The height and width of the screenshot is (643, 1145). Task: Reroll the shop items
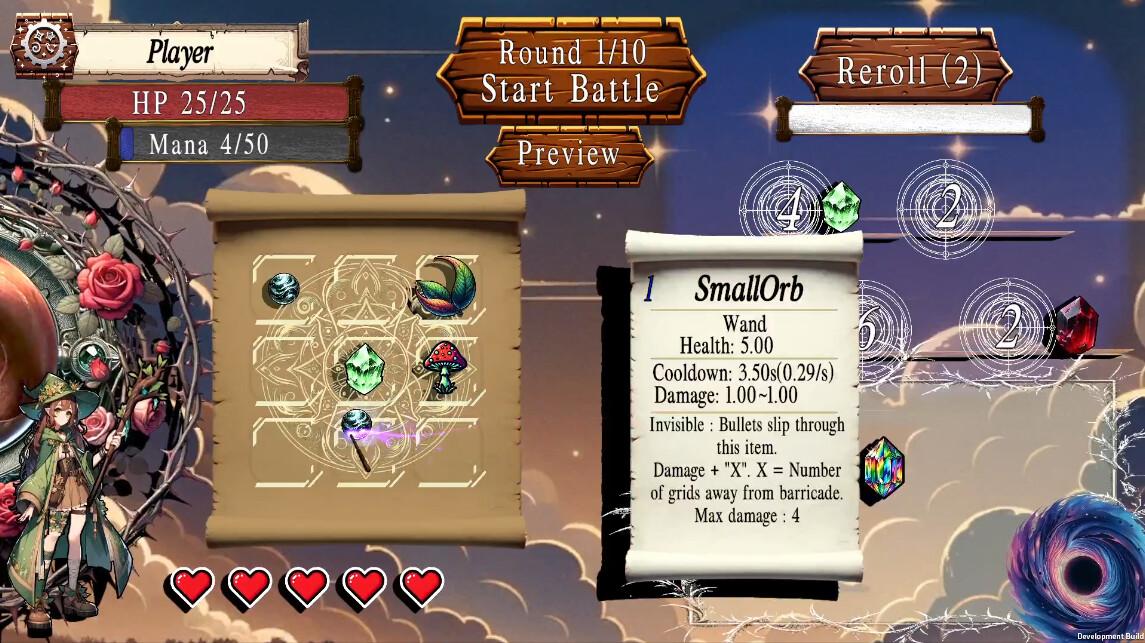(908, 71)
